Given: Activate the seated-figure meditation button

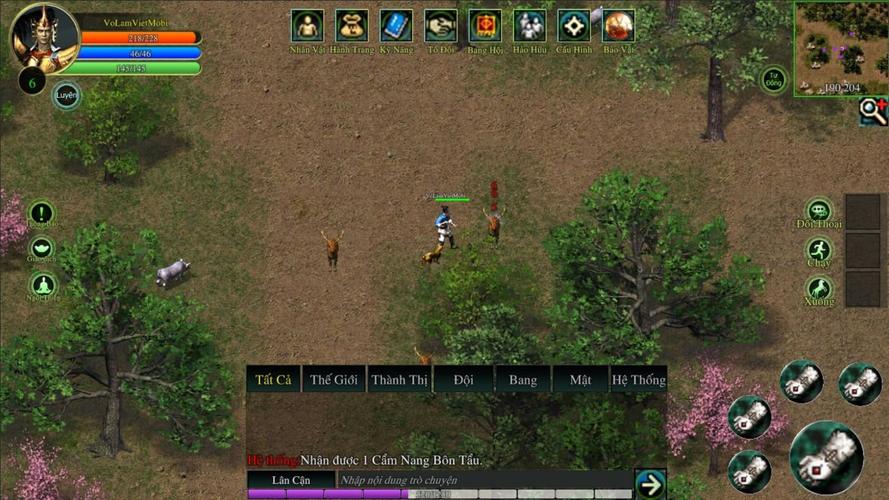Looking at the screenshot, I should click(42, 288).
